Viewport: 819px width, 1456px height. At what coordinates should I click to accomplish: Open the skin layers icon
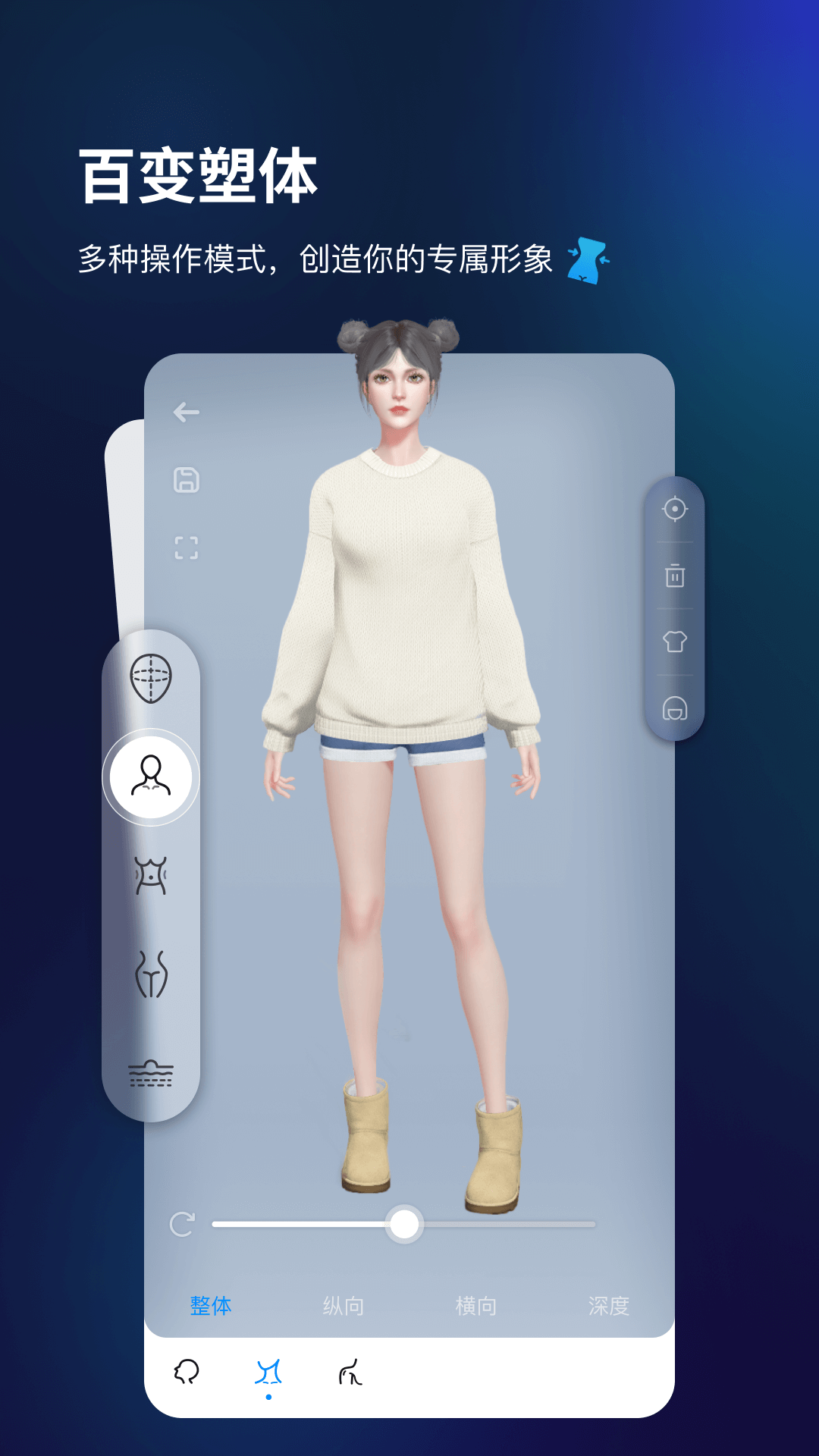click(151, 1074)
